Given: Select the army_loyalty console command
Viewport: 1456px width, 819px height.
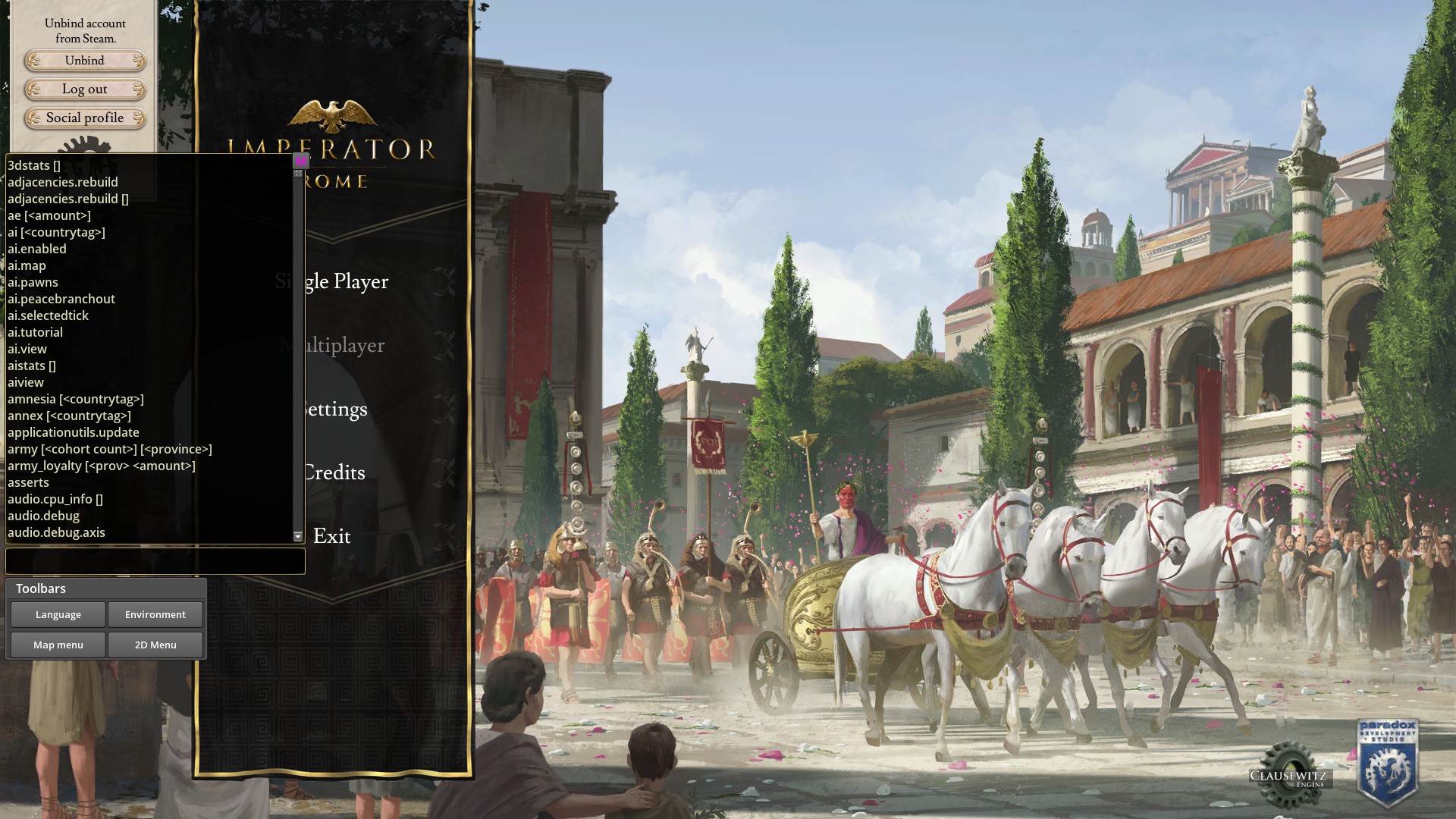Looking at the screenshot, I should pos(101,466).
